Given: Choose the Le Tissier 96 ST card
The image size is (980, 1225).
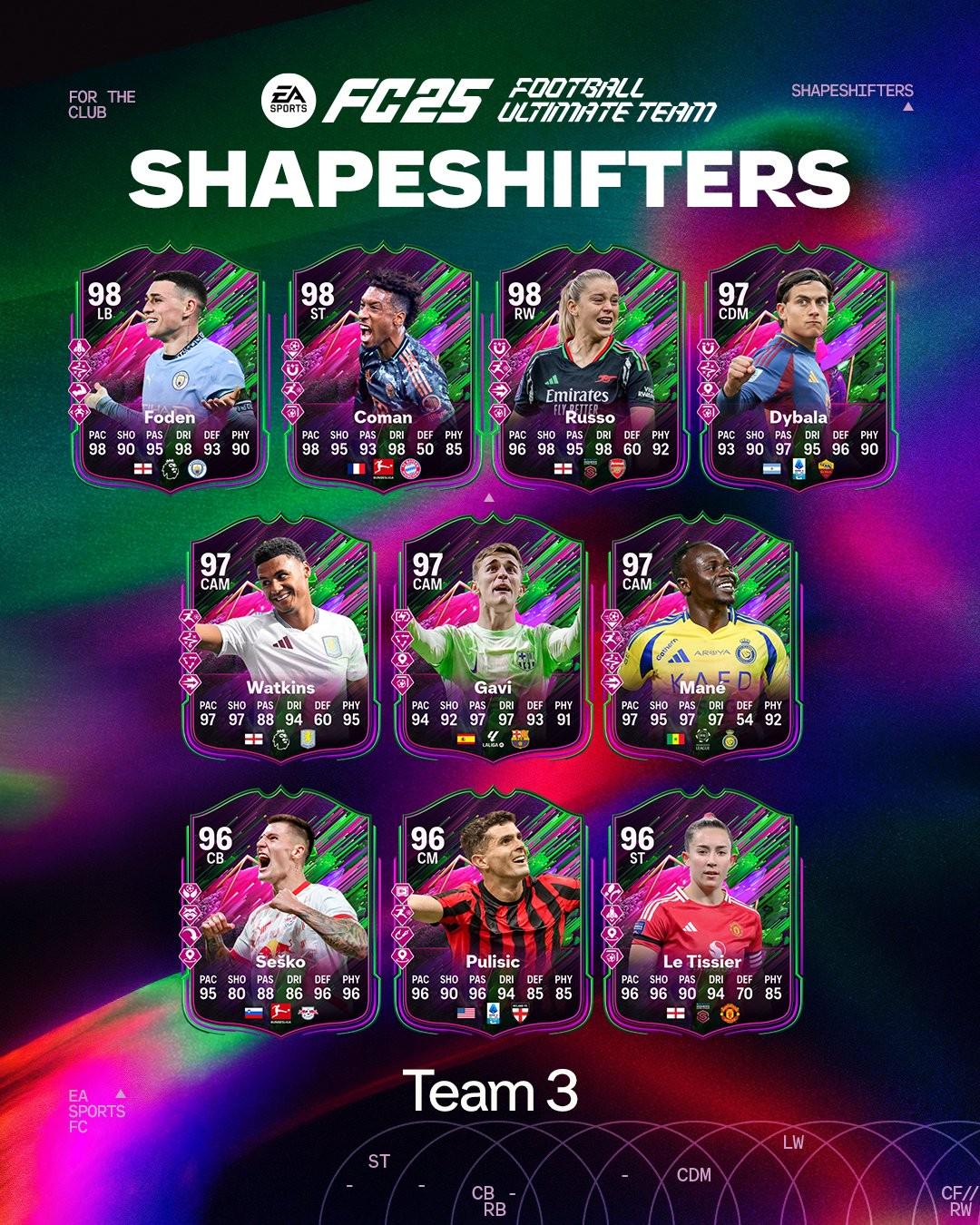Looking at the screenshot, I should click(701, 918).
